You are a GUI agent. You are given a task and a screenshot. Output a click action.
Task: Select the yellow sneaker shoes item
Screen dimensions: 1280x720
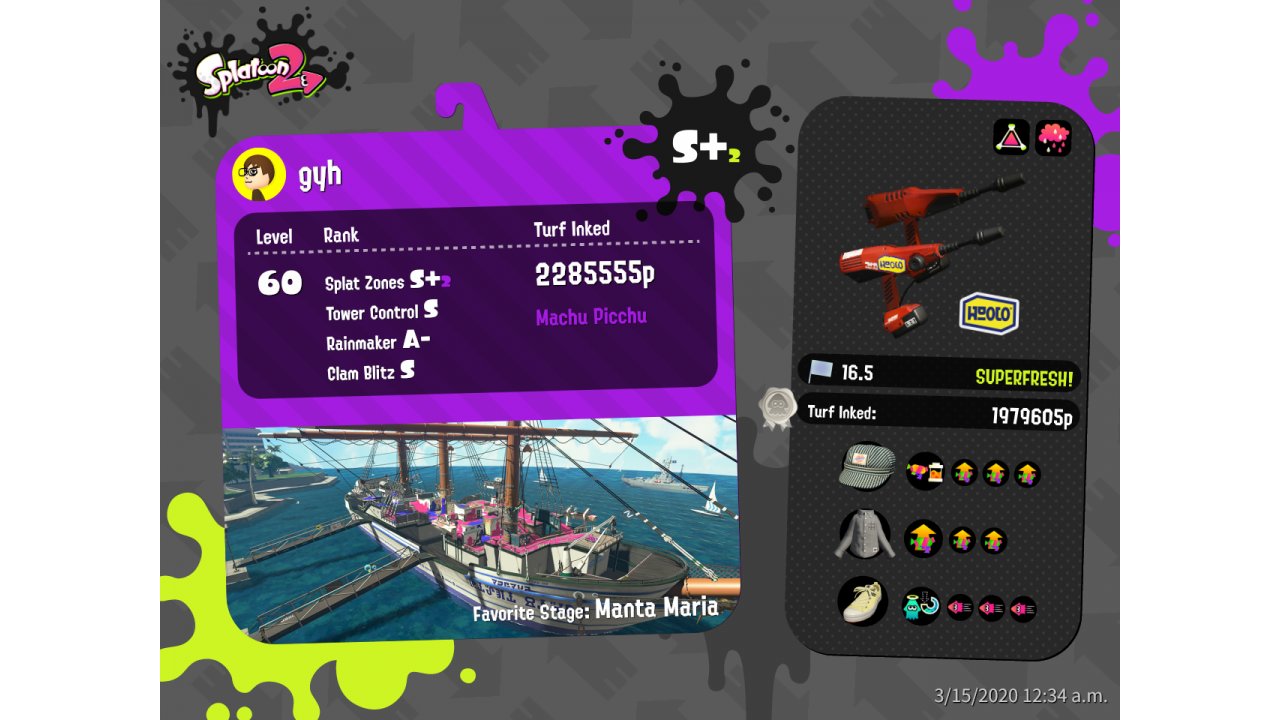[863, 603]
